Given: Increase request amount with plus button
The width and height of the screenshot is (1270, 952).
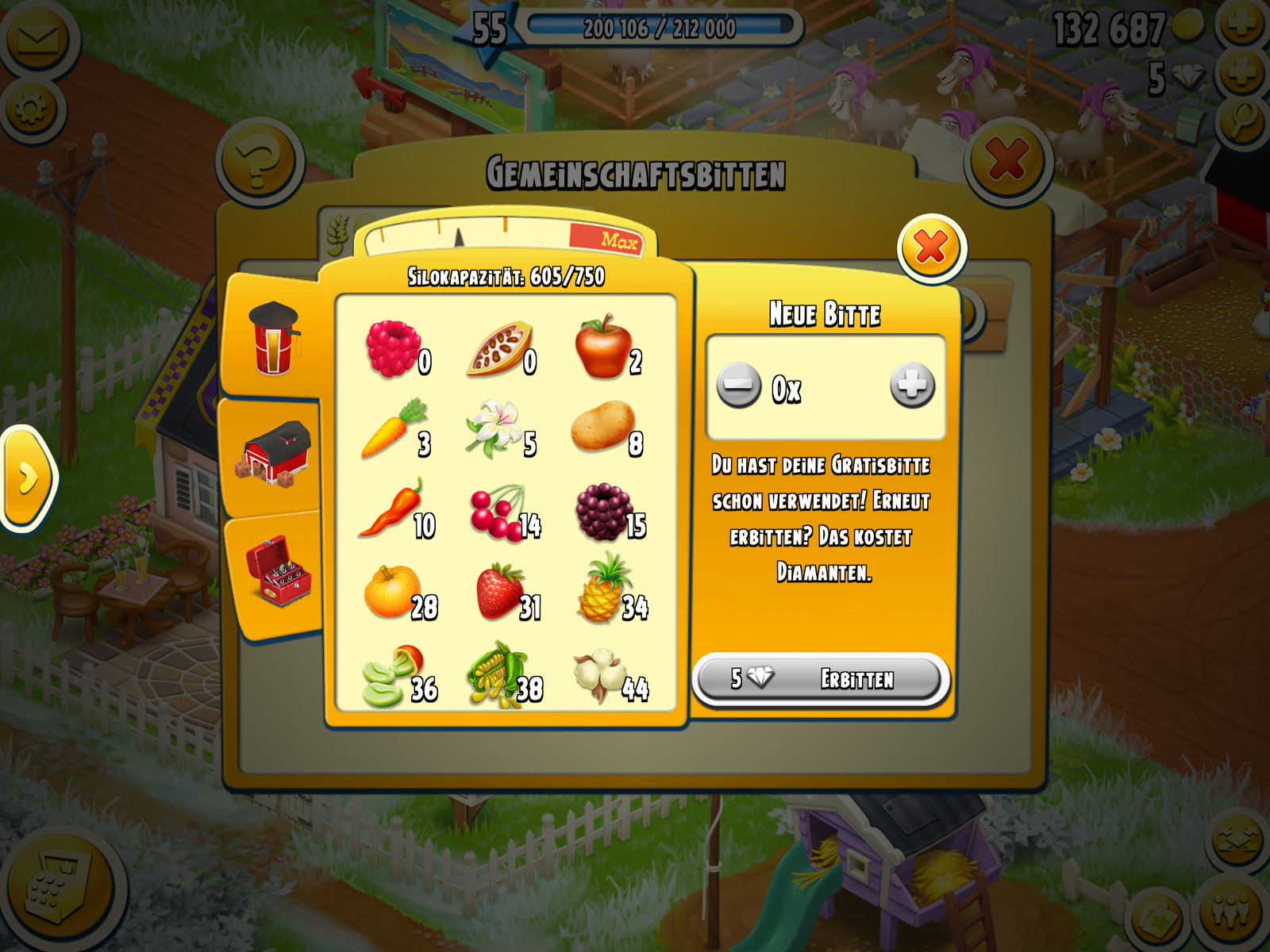Looking at the screenshot, I should click(x=912, y=386).
